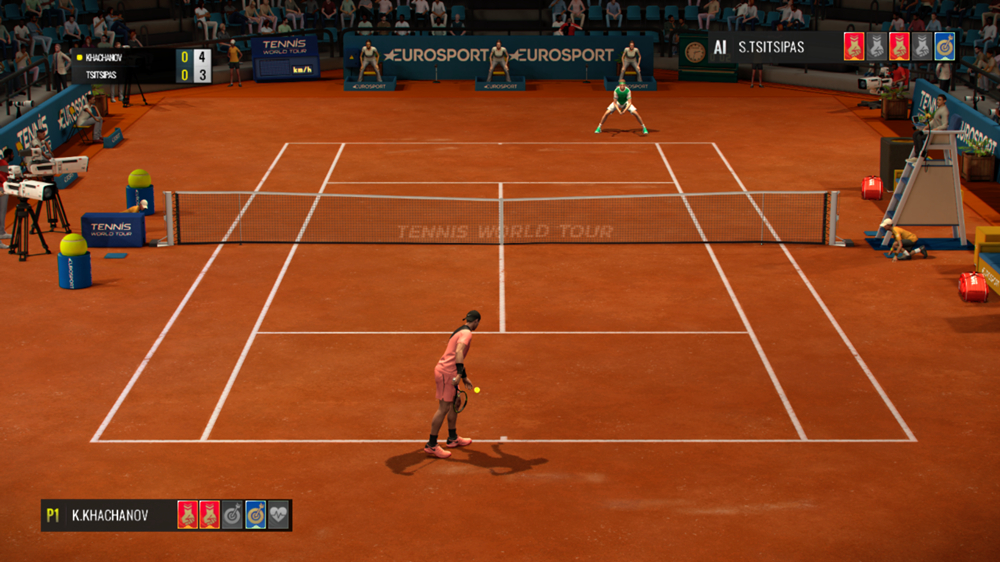Click the K.Khachanov P1 name panel
Screen dimensions: 1000x562
click(108, 515)
